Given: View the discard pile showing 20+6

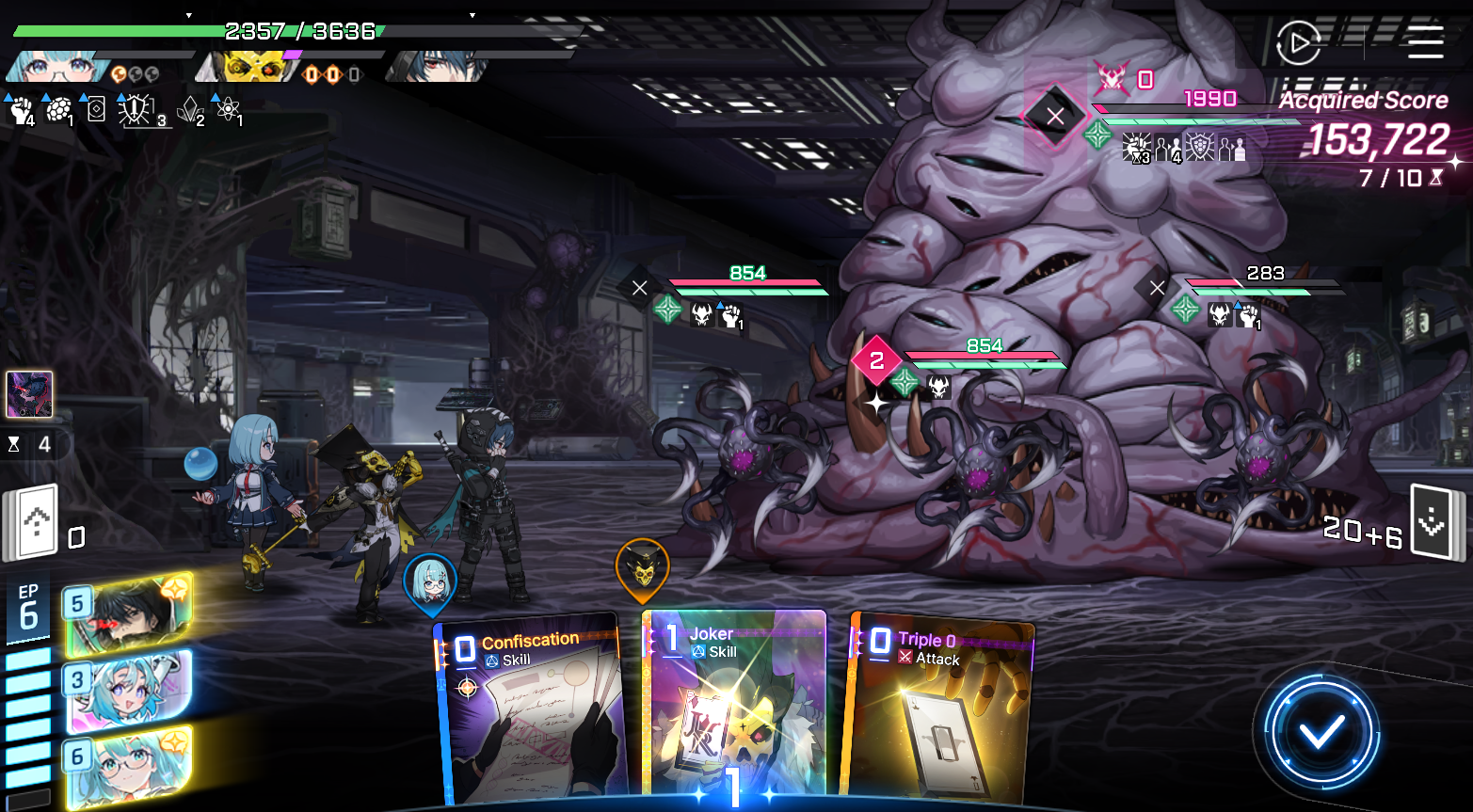Looking at the screenshot, I should (1433, 522).
